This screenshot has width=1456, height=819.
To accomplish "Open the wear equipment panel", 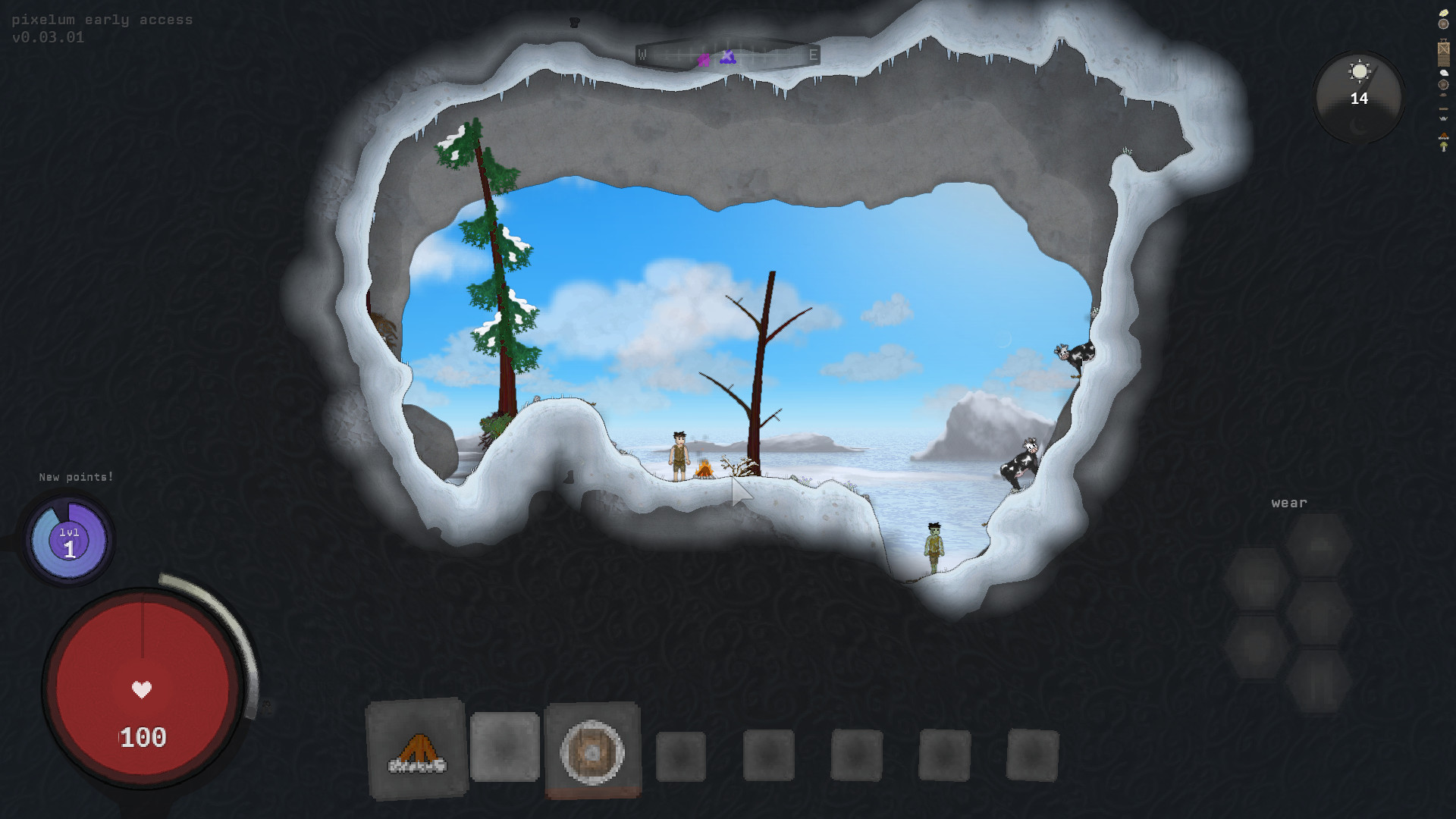I will (1289, 502).
